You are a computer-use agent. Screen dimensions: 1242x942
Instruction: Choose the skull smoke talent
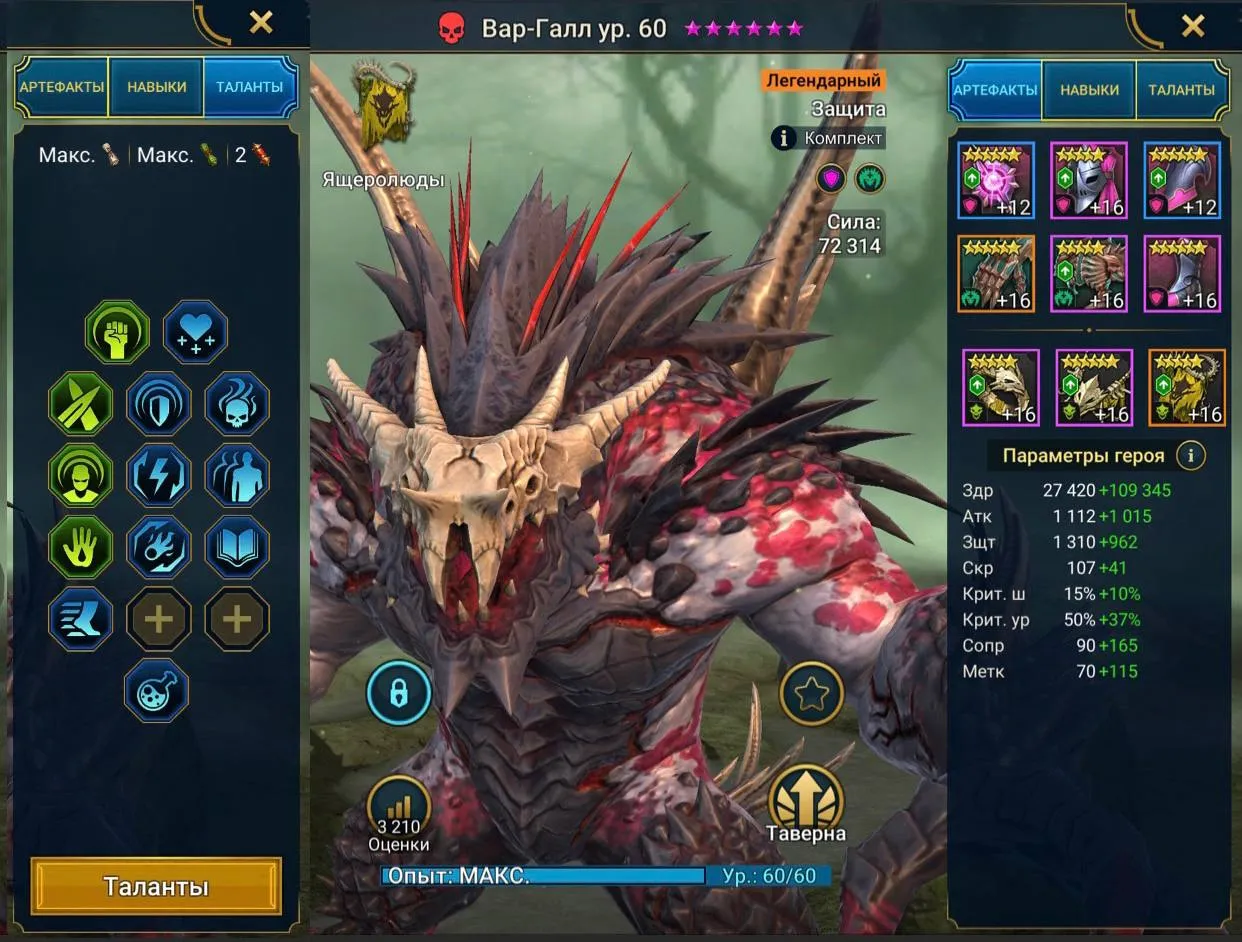coord(237,404)
